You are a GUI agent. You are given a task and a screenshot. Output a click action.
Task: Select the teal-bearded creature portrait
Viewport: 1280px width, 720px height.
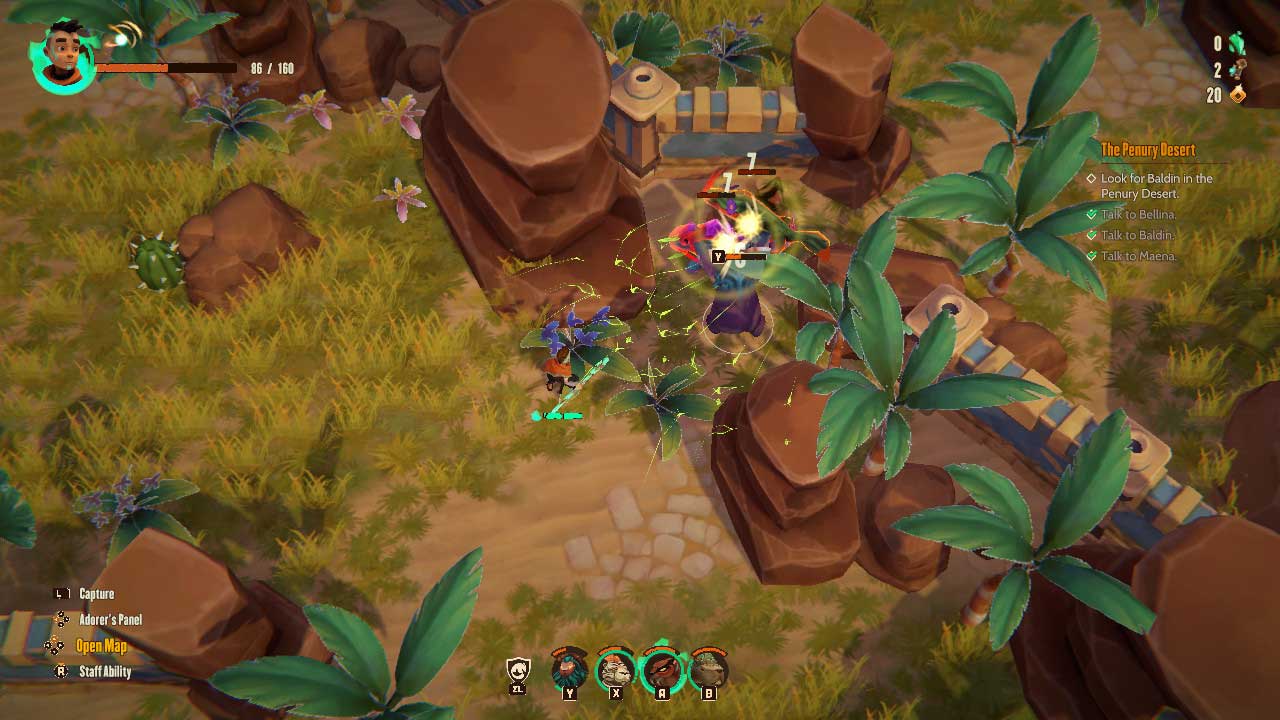(x=570, y=668)
